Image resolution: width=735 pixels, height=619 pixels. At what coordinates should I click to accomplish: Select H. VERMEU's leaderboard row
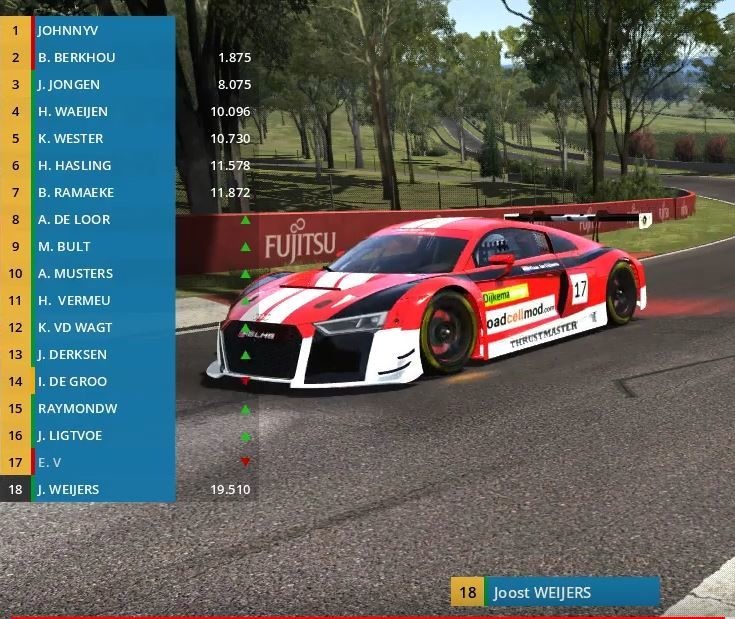[x=100, y=300]
